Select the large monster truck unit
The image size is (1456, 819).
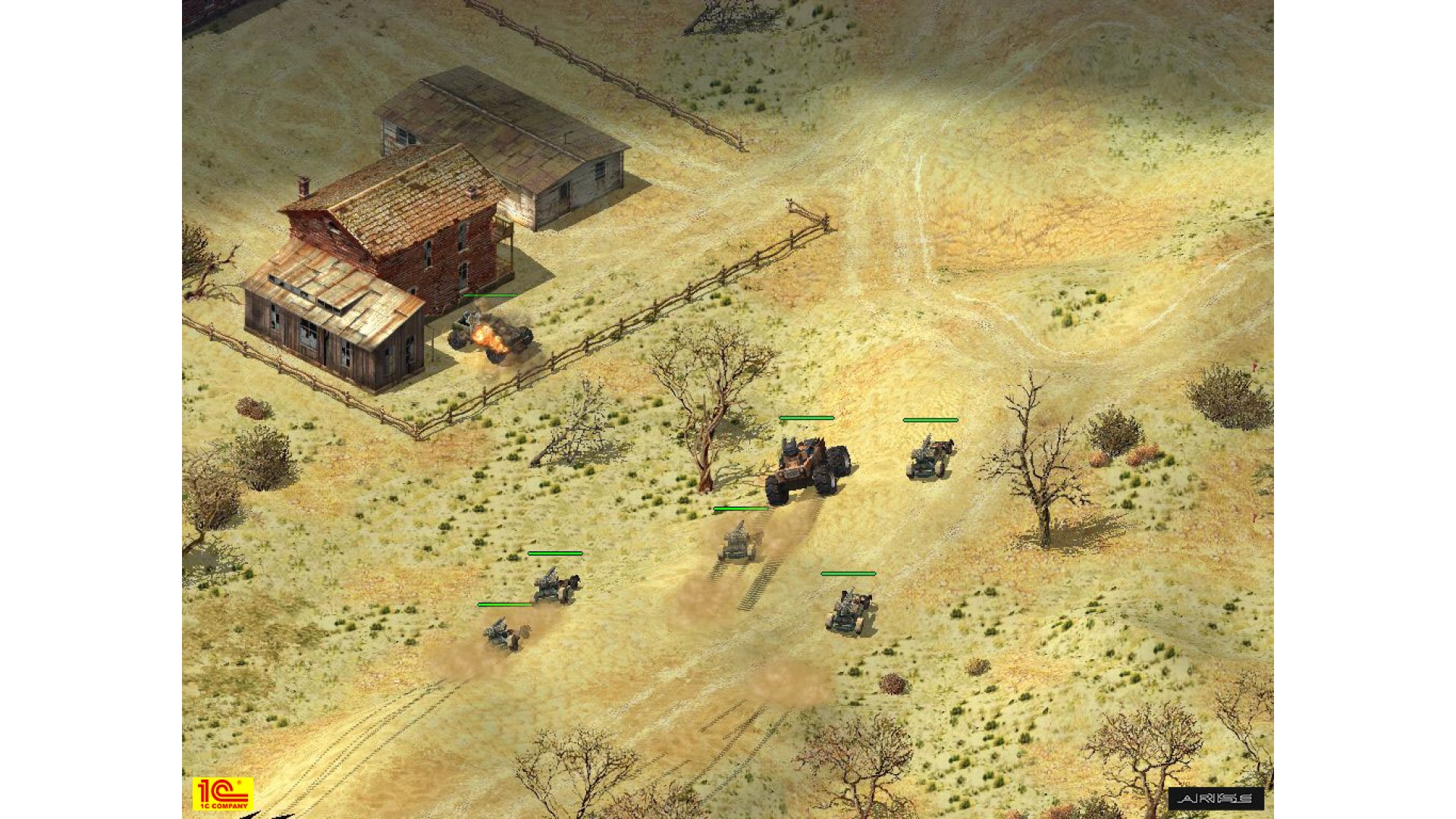click(x=808, y=468)
